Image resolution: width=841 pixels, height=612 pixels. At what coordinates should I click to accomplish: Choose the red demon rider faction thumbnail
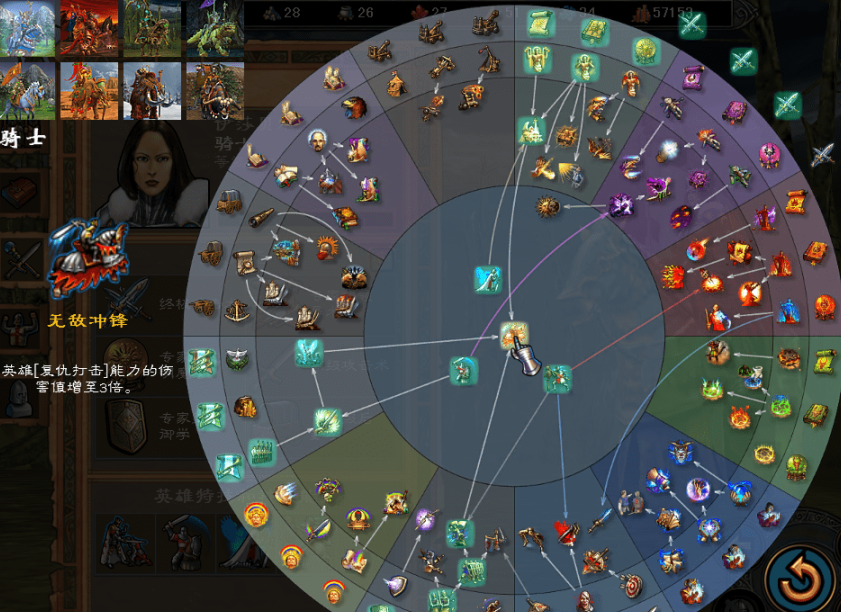point(89,28)
